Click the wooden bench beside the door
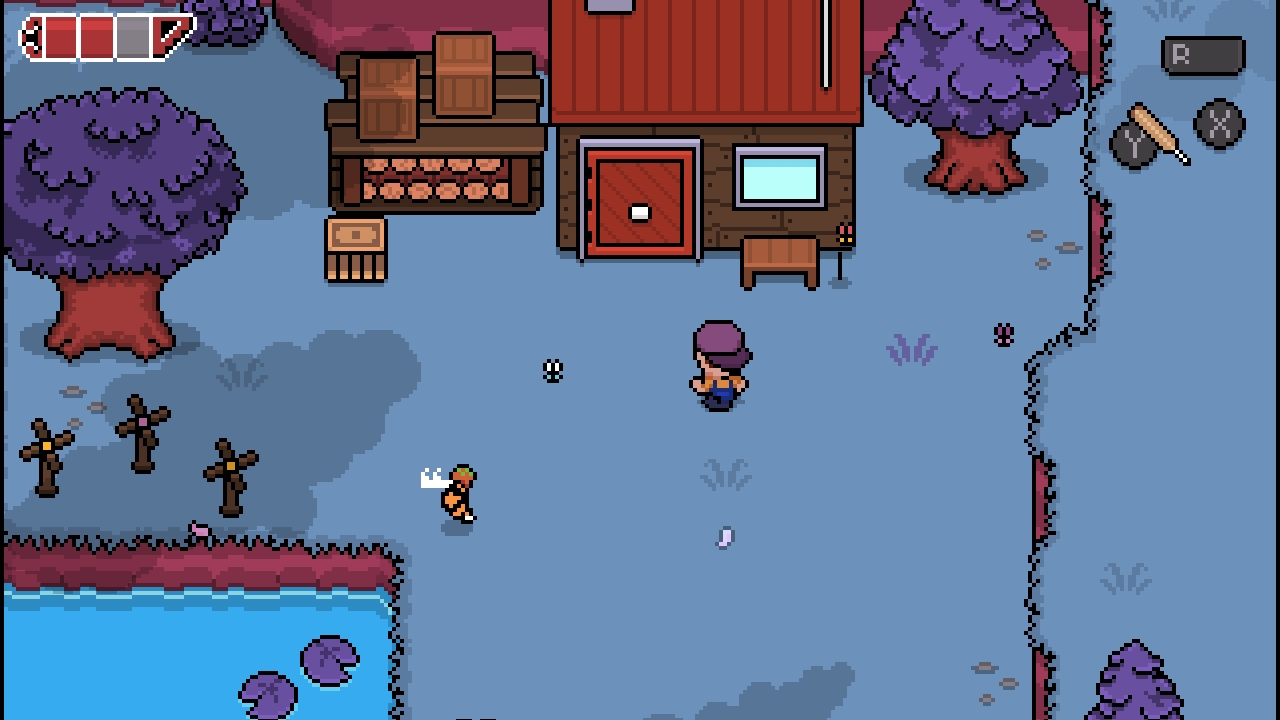 click(x=778, y=260)
